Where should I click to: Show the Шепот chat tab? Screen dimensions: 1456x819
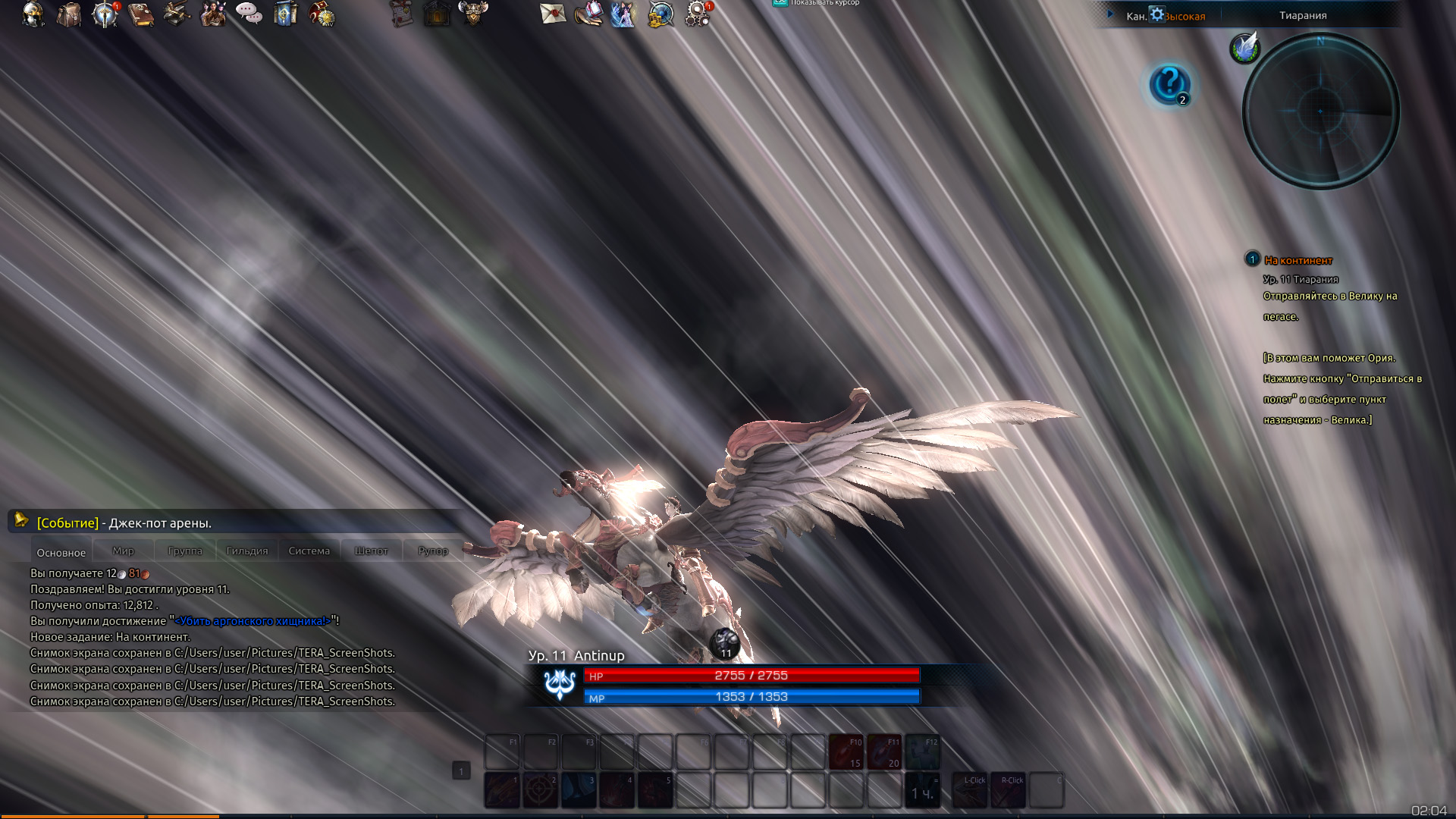371,551
